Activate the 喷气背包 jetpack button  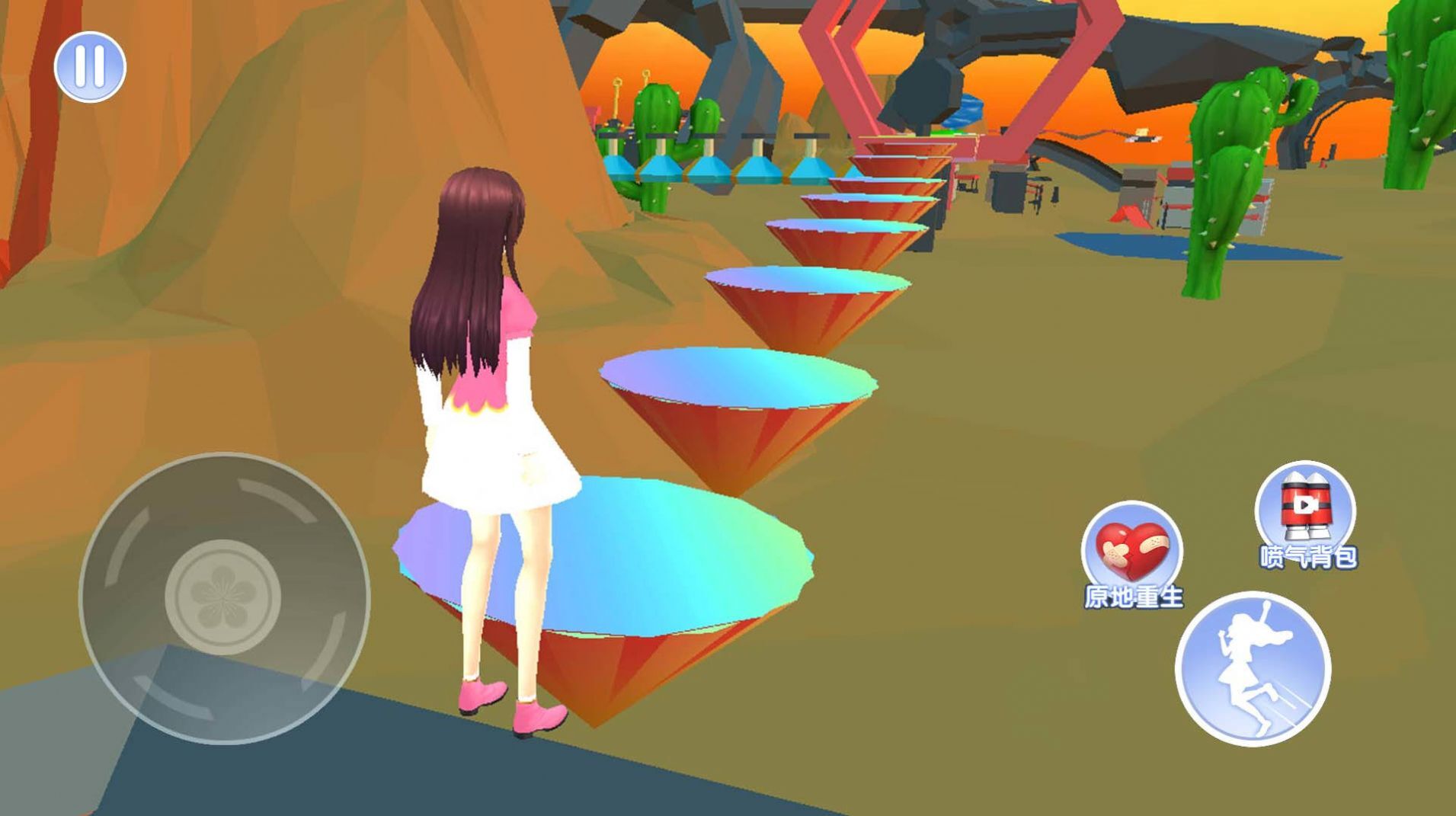pos(1305,509)
